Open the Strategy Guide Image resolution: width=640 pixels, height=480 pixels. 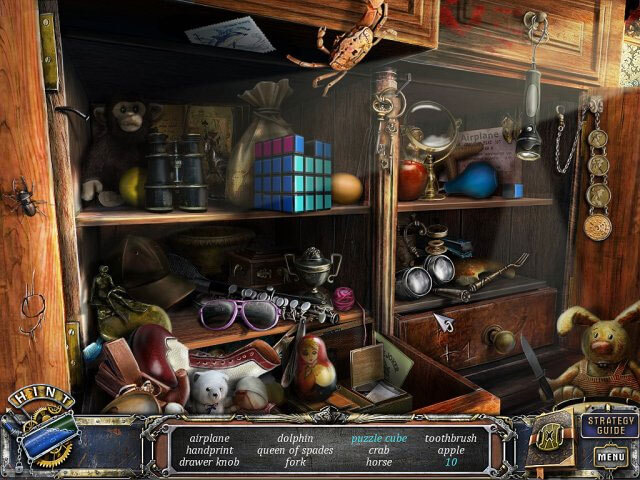608,426
